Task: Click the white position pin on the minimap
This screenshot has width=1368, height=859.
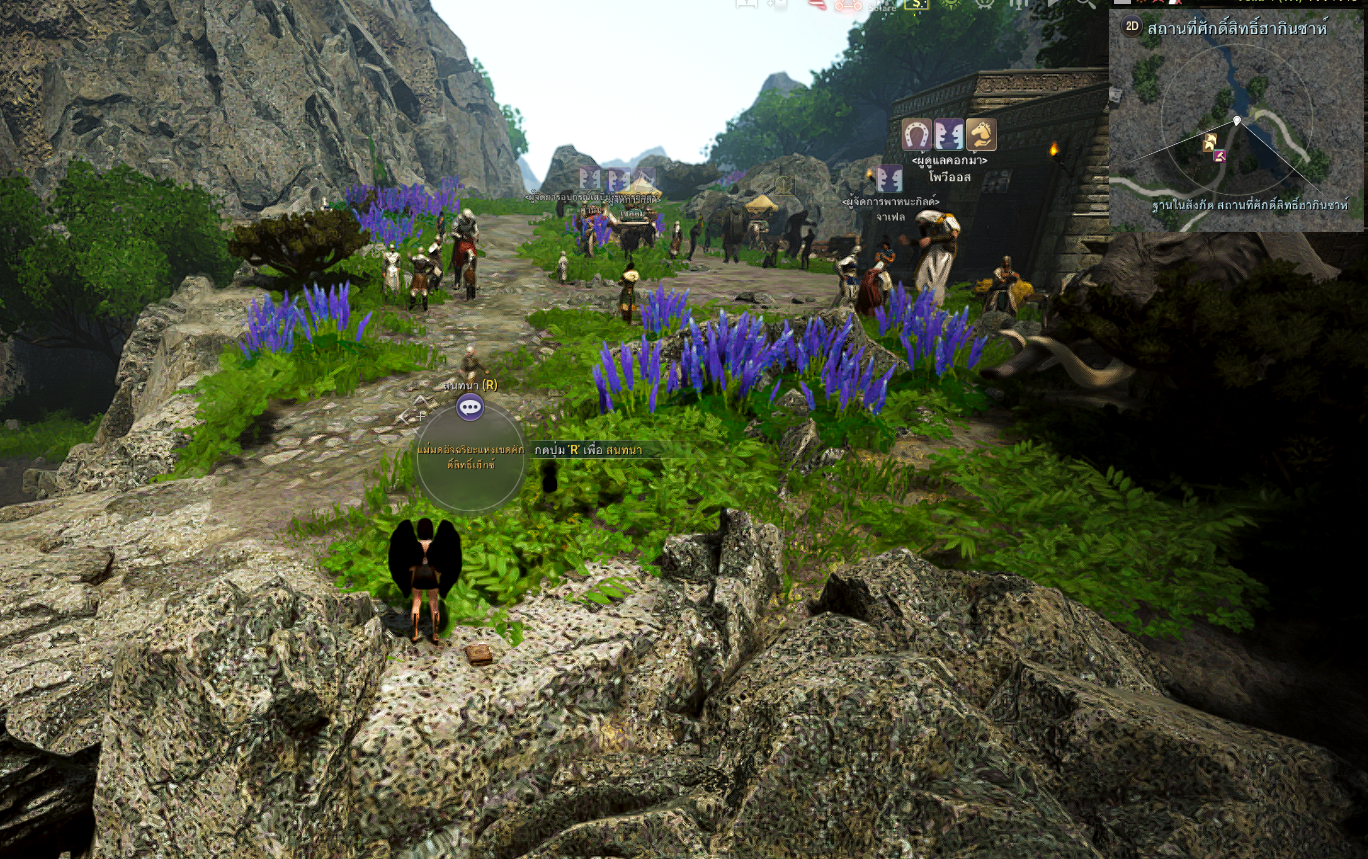Action: [x=1237, y=120]
